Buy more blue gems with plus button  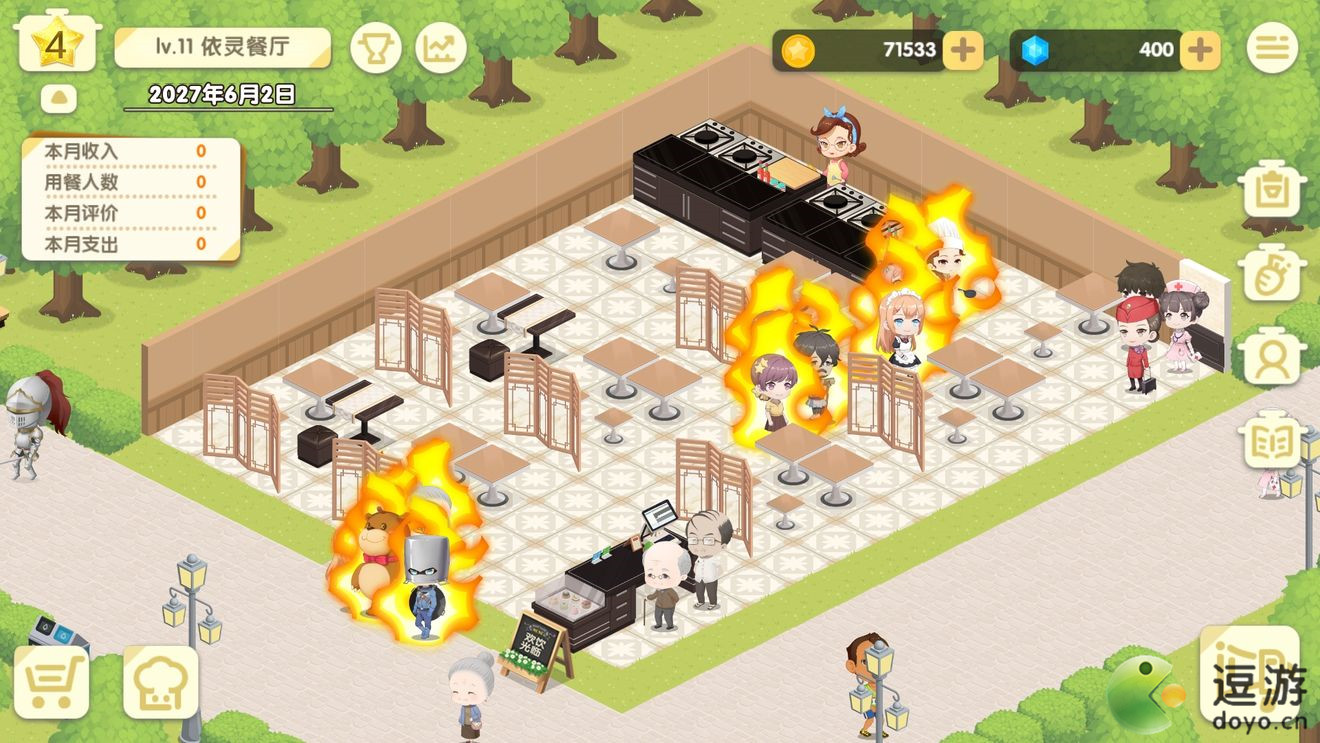(x=1200, y=50)
